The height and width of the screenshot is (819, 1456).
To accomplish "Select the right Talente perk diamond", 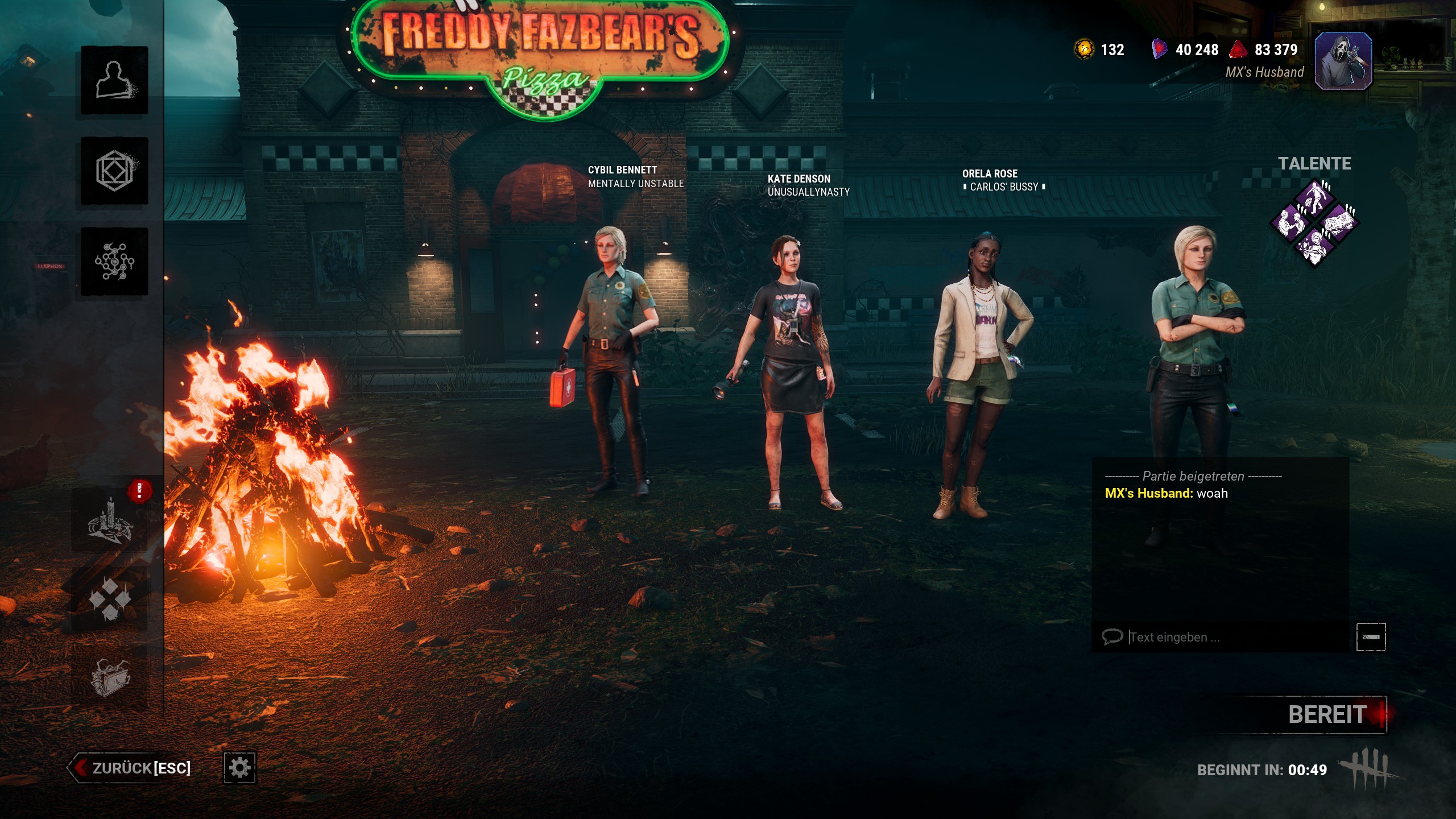I will tap(1339, 223).
